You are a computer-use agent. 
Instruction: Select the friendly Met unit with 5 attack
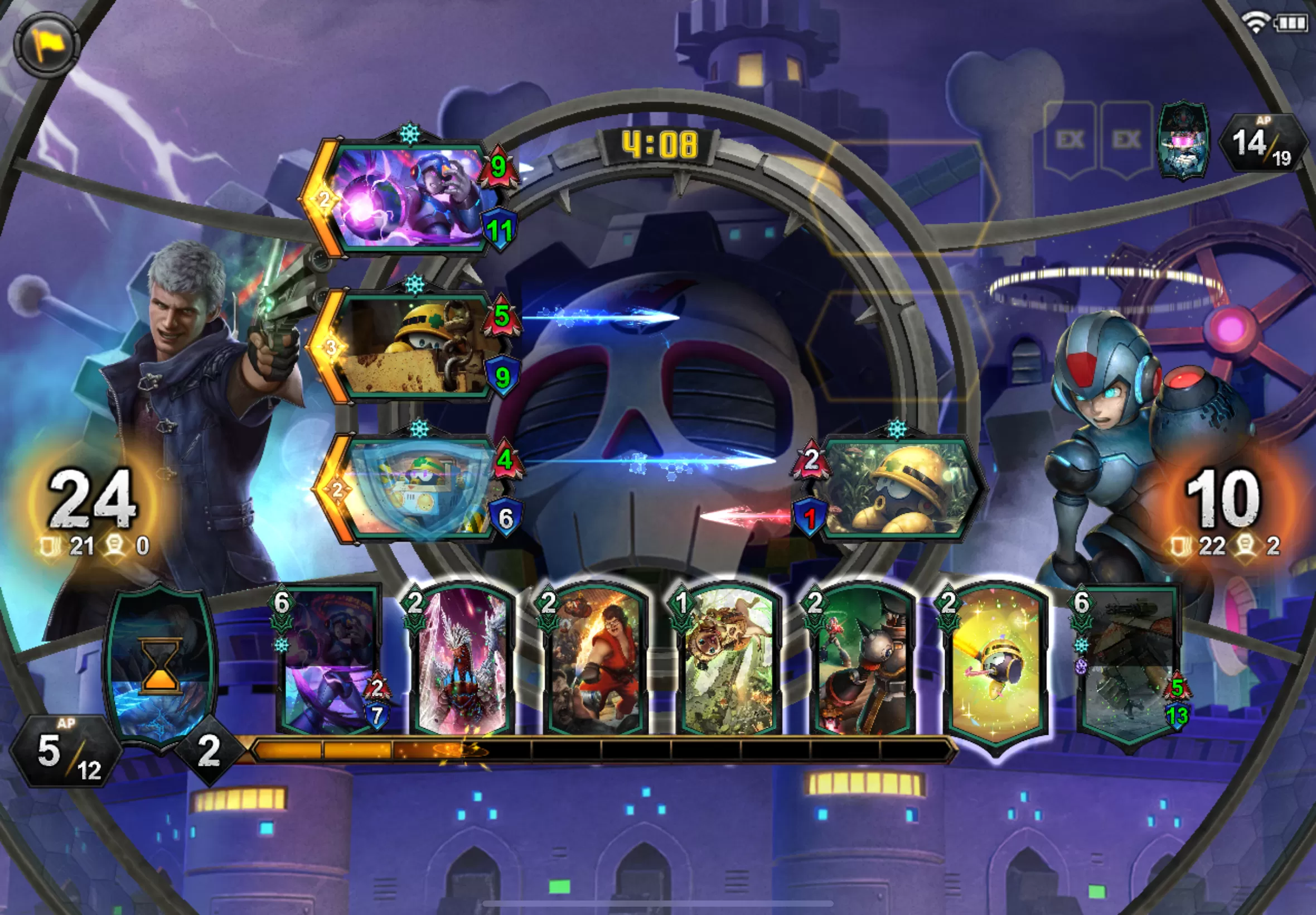tap(414, 347)
